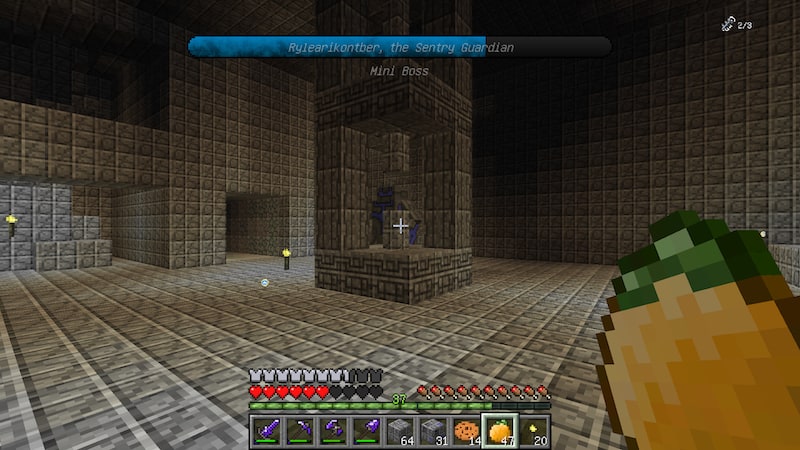Click the orange fruit hotbar slot
Viewport: 800px width, 450px height.
point(499,431)
